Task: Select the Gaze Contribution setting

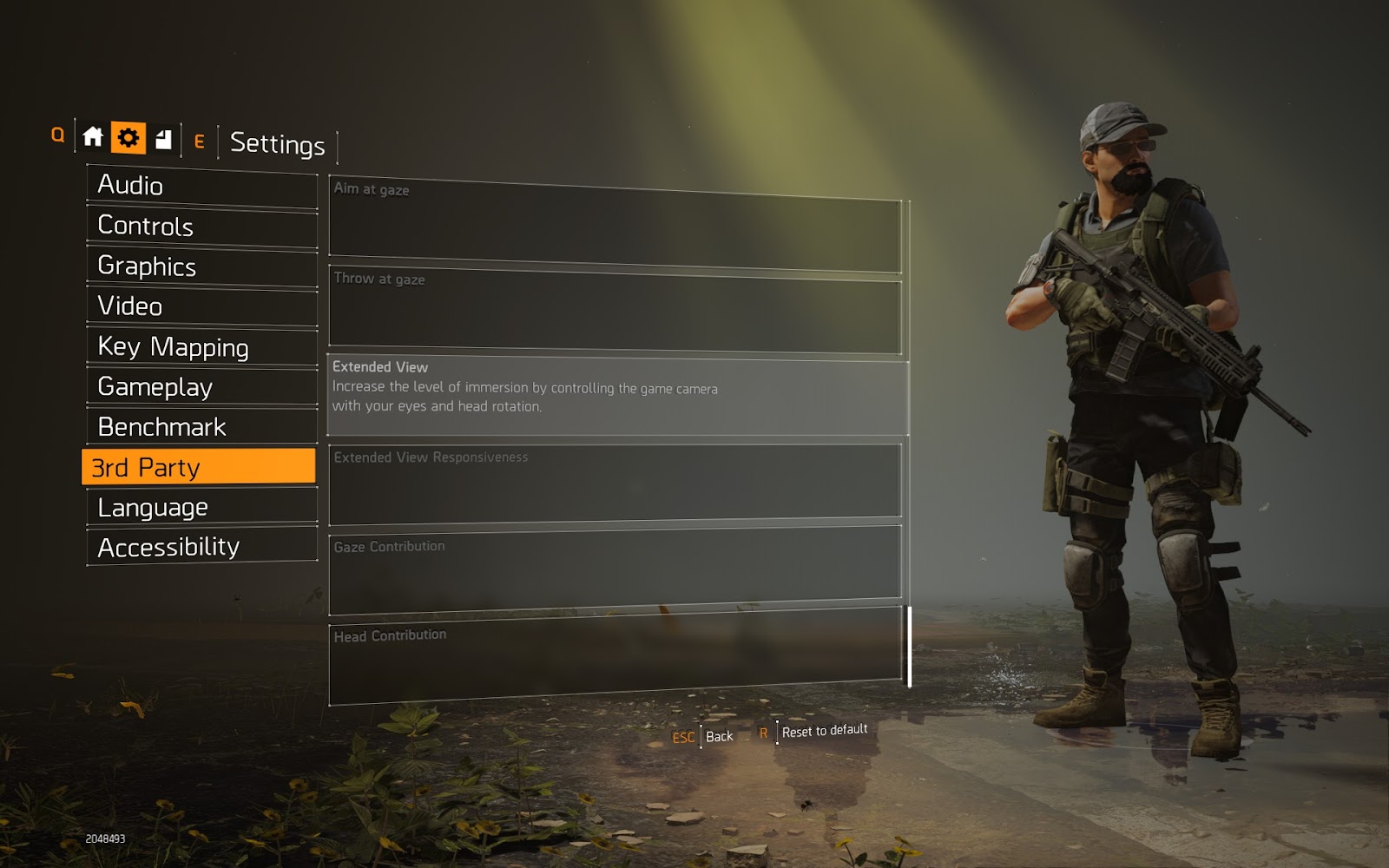Action: 615,570
